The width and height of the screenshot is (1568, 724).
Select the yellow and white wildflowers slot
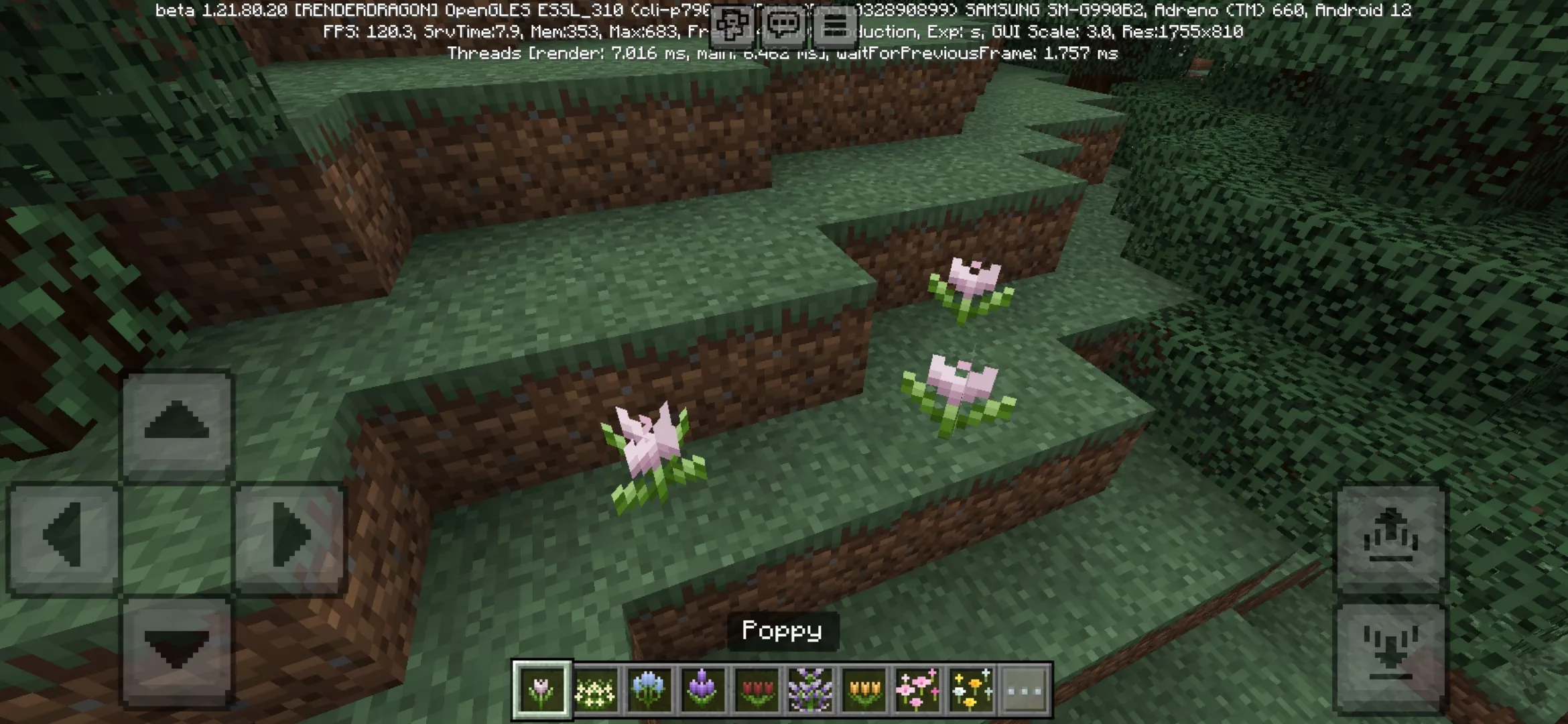pyautogui.click(x=971, y=690)
